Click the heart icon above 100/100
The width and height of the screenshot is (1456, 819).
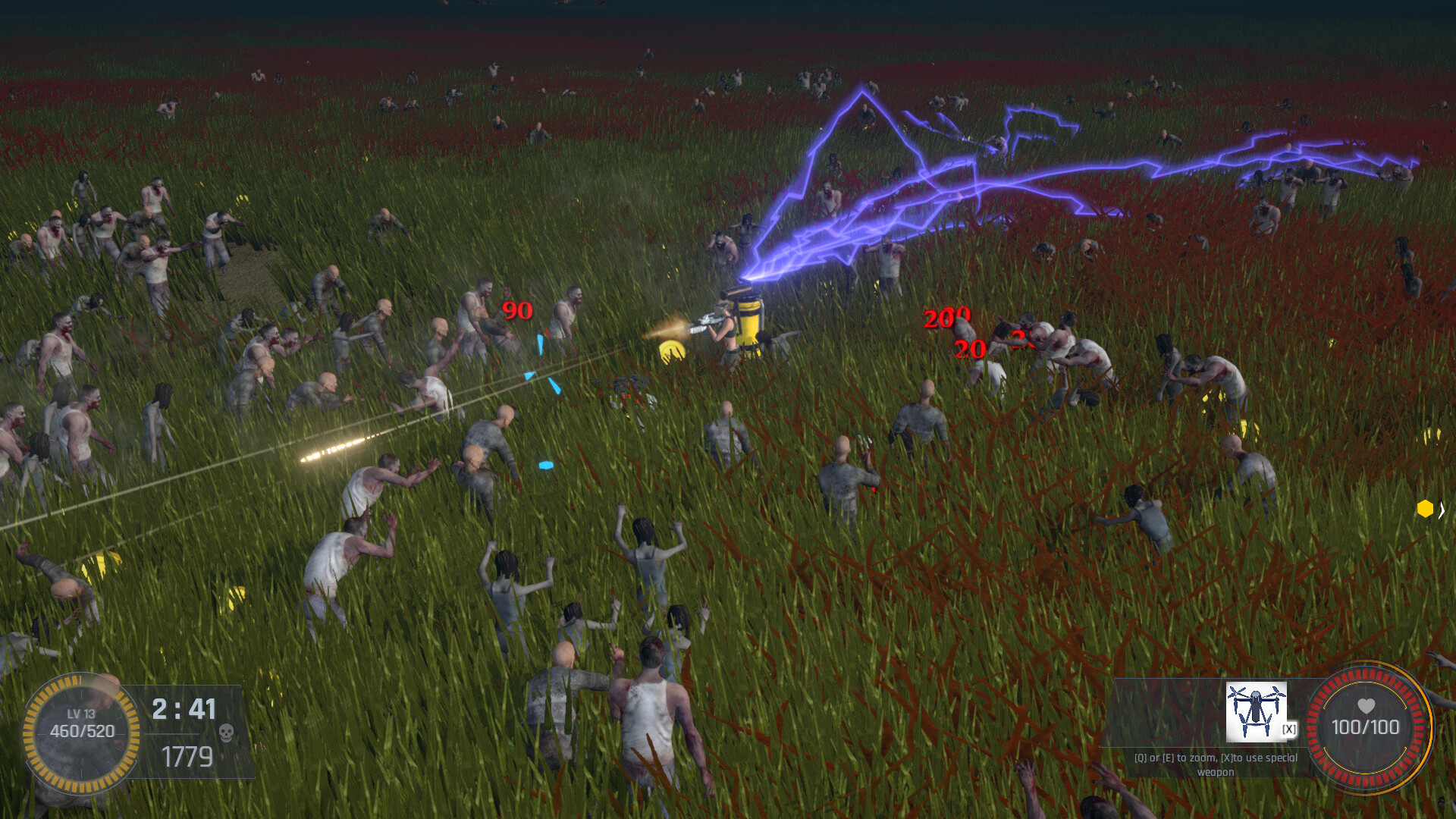point(1365,705)
